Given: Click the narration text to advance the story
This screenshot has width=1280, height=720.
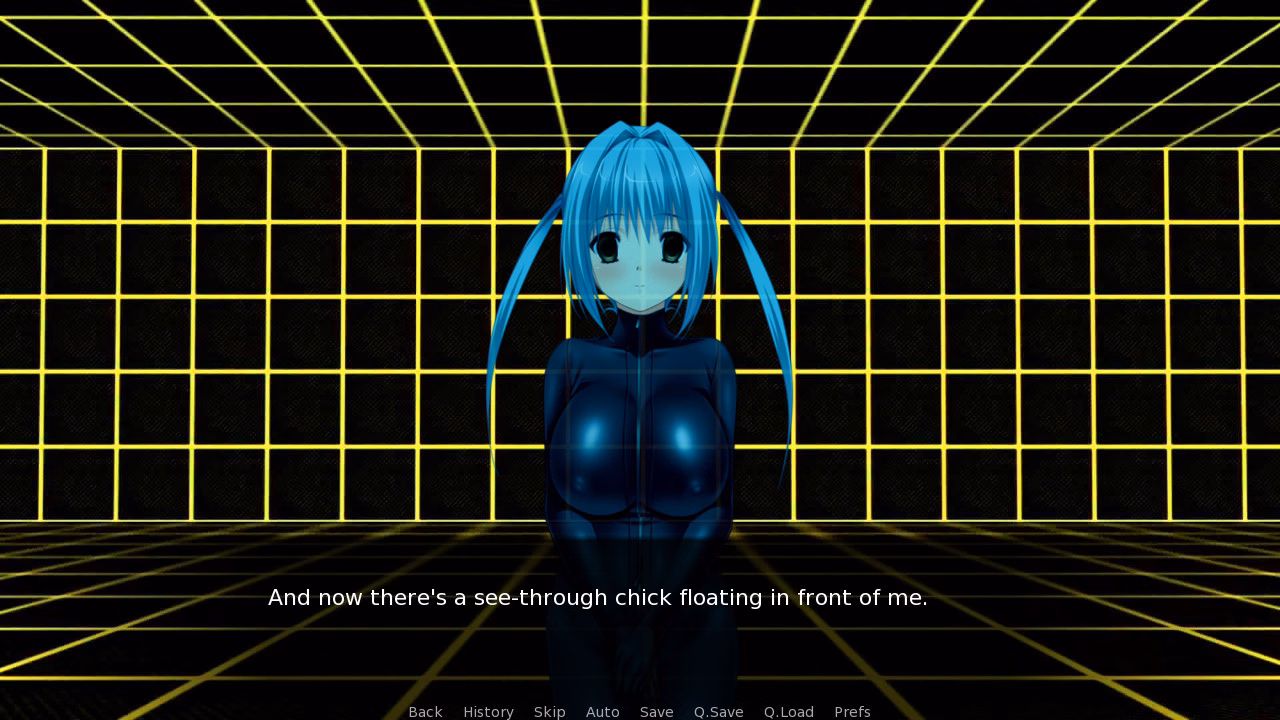Looking at the screenshot, I should coord(598,598).
